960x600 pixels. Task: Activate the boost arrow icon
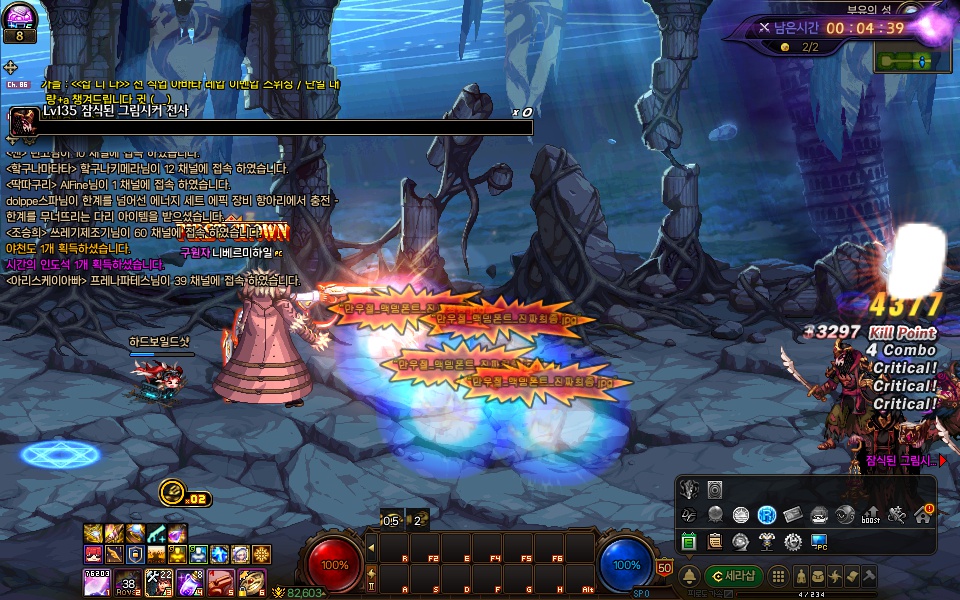(x=871, y=515)
